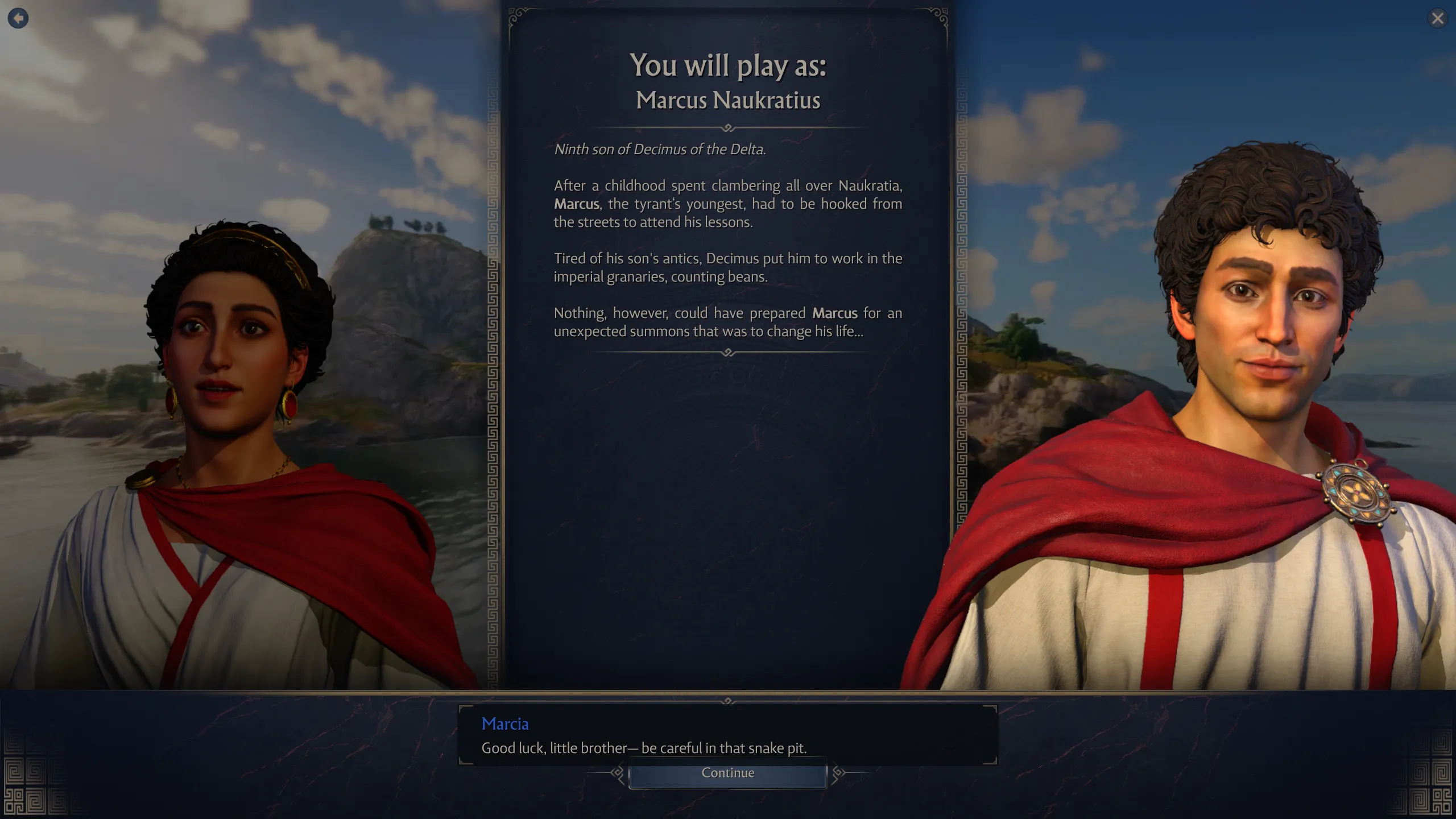Close the character intro screen
1456x819 pixels.
[x=1437, y=19]
